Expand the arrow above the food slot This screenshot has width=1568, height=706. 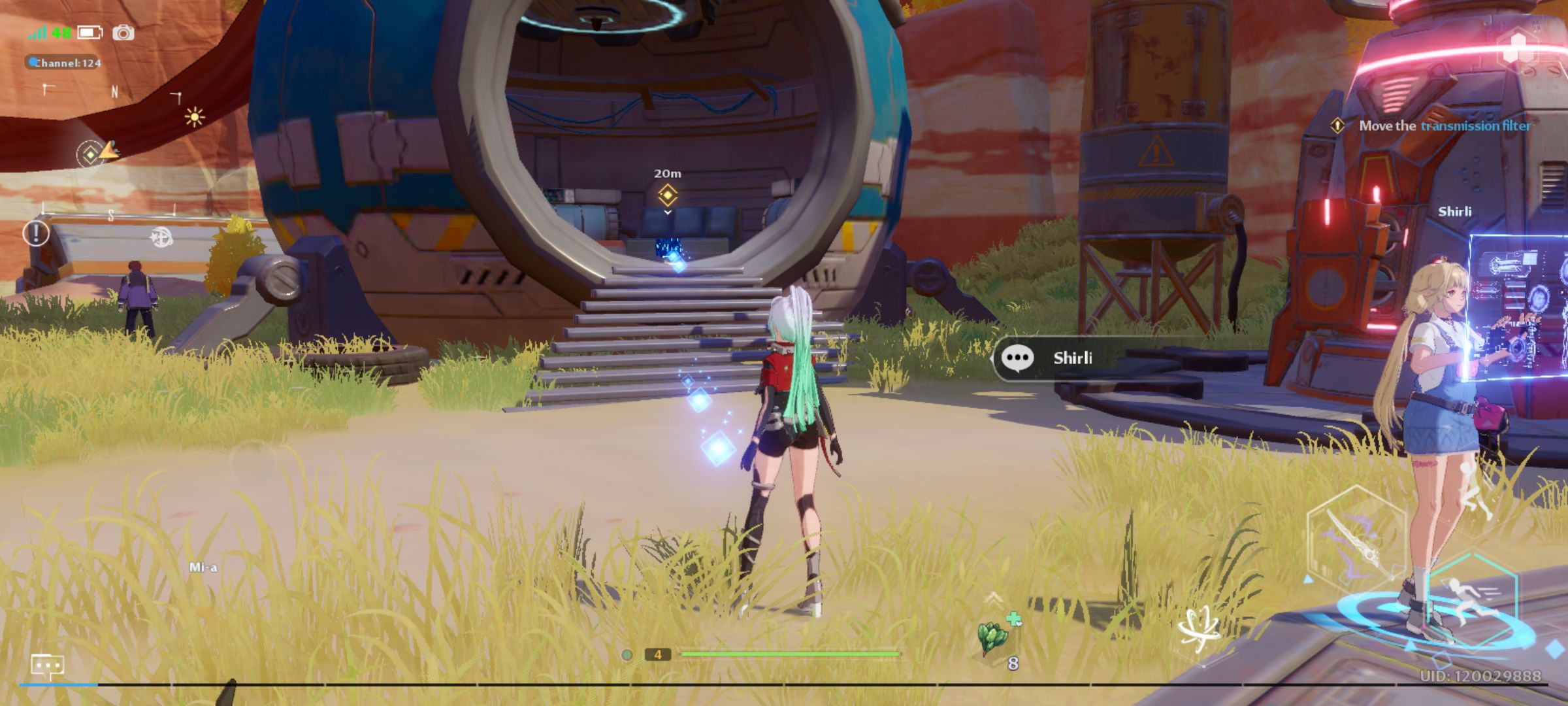click(x=993, y=597)
